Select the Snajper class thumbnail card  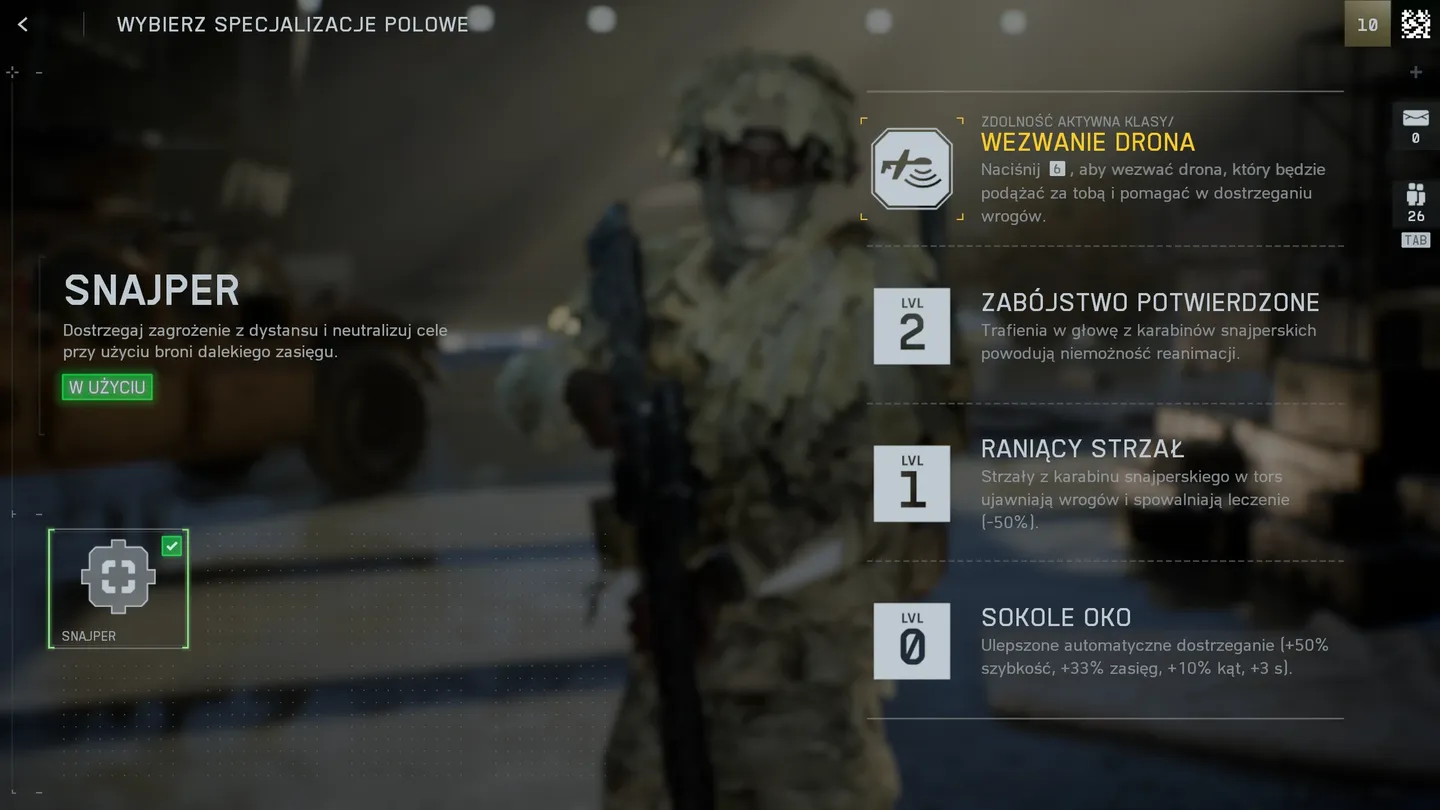[118, 588]
